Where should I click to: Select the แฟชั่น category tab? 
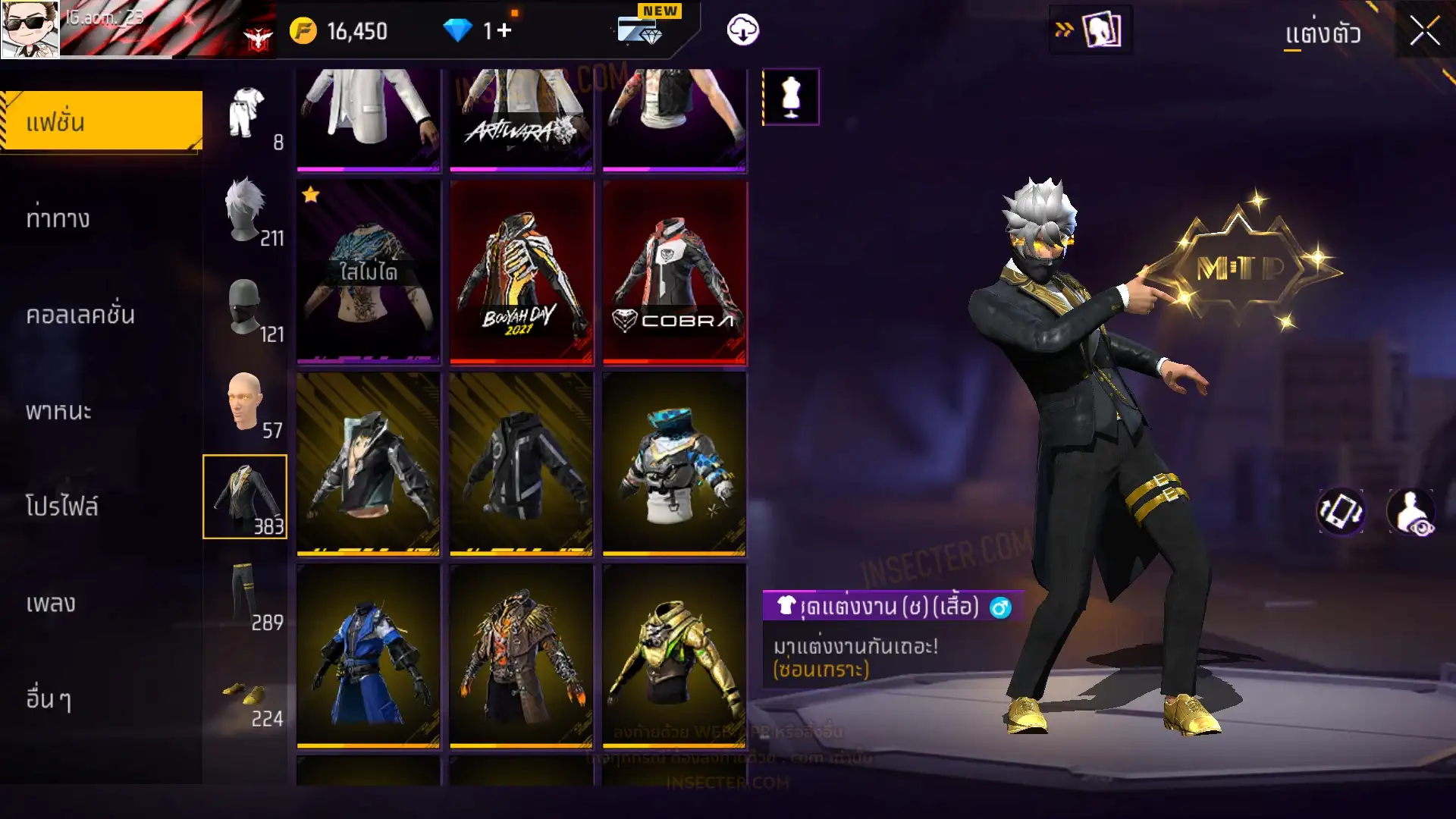point(102,121)
